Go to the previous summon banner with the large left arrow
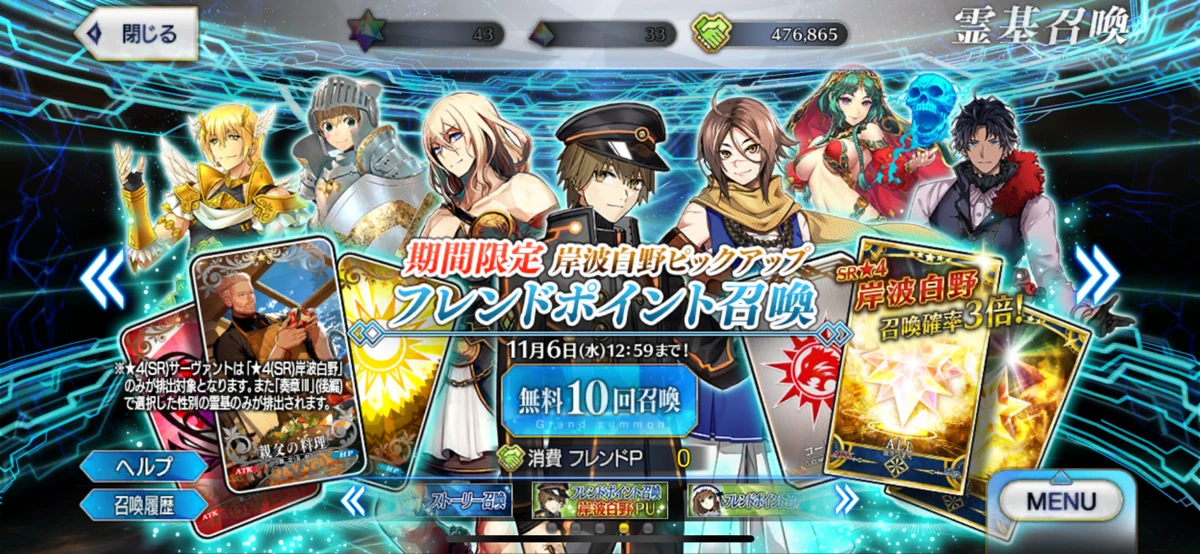The width and height of the screenshot is (1200, 554). coord(103,277)
